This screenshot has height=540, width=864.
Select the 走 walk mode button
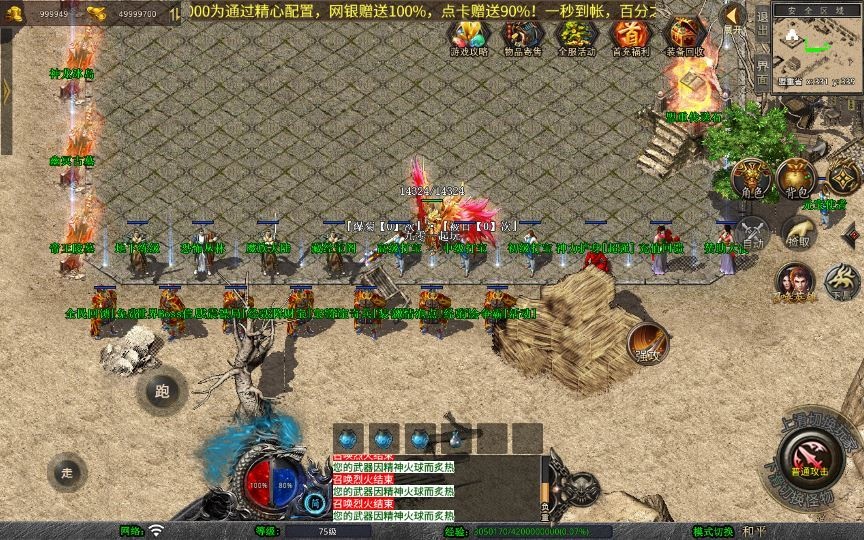[x=68, y=471]
